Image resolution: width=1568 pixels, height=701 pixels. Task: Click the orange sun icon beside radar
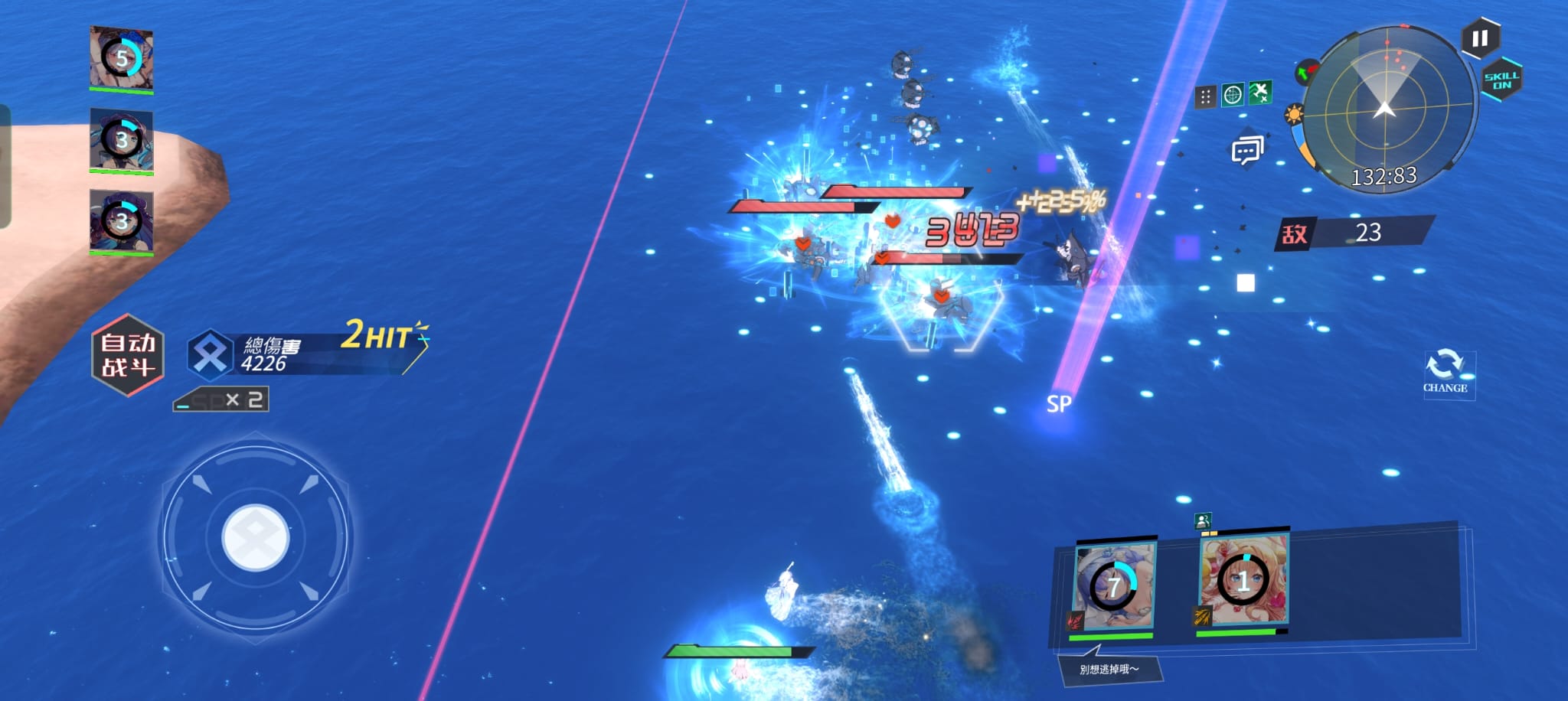coord(1294,116)
